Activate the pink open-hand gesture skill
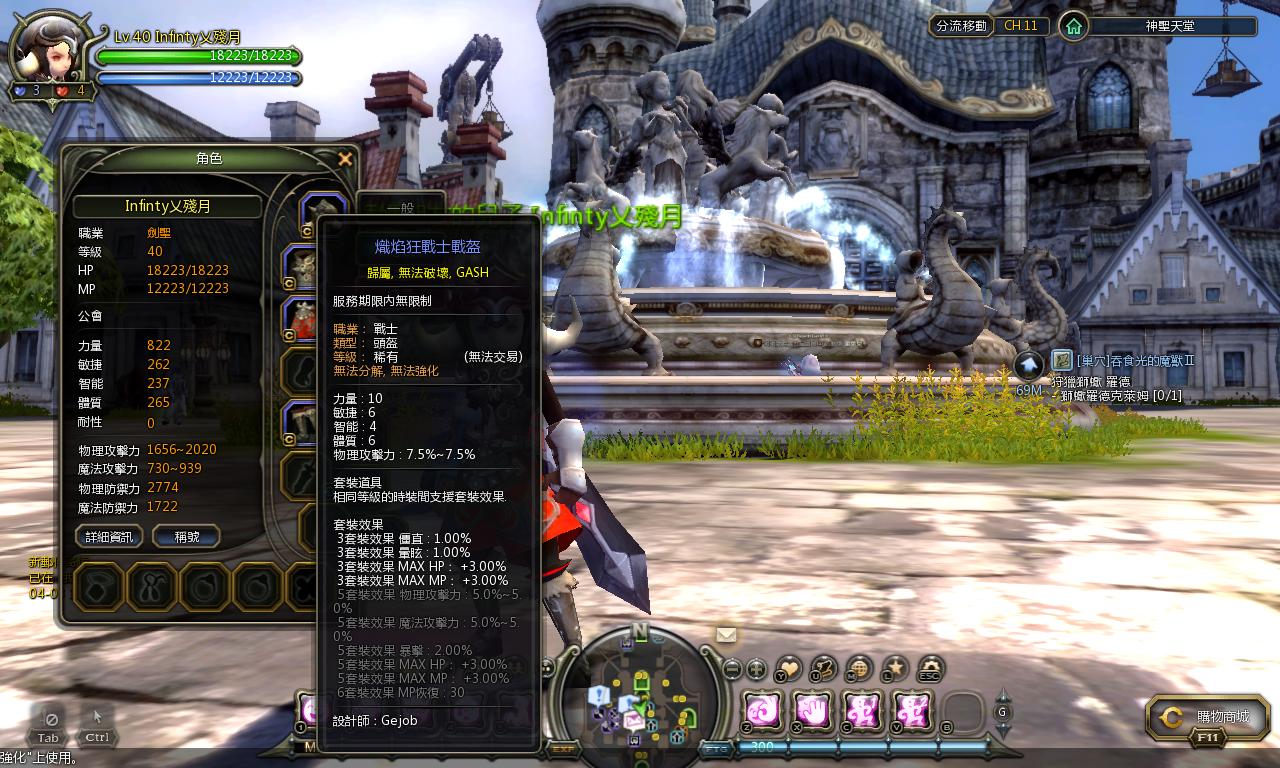 [x=811, y=710]
